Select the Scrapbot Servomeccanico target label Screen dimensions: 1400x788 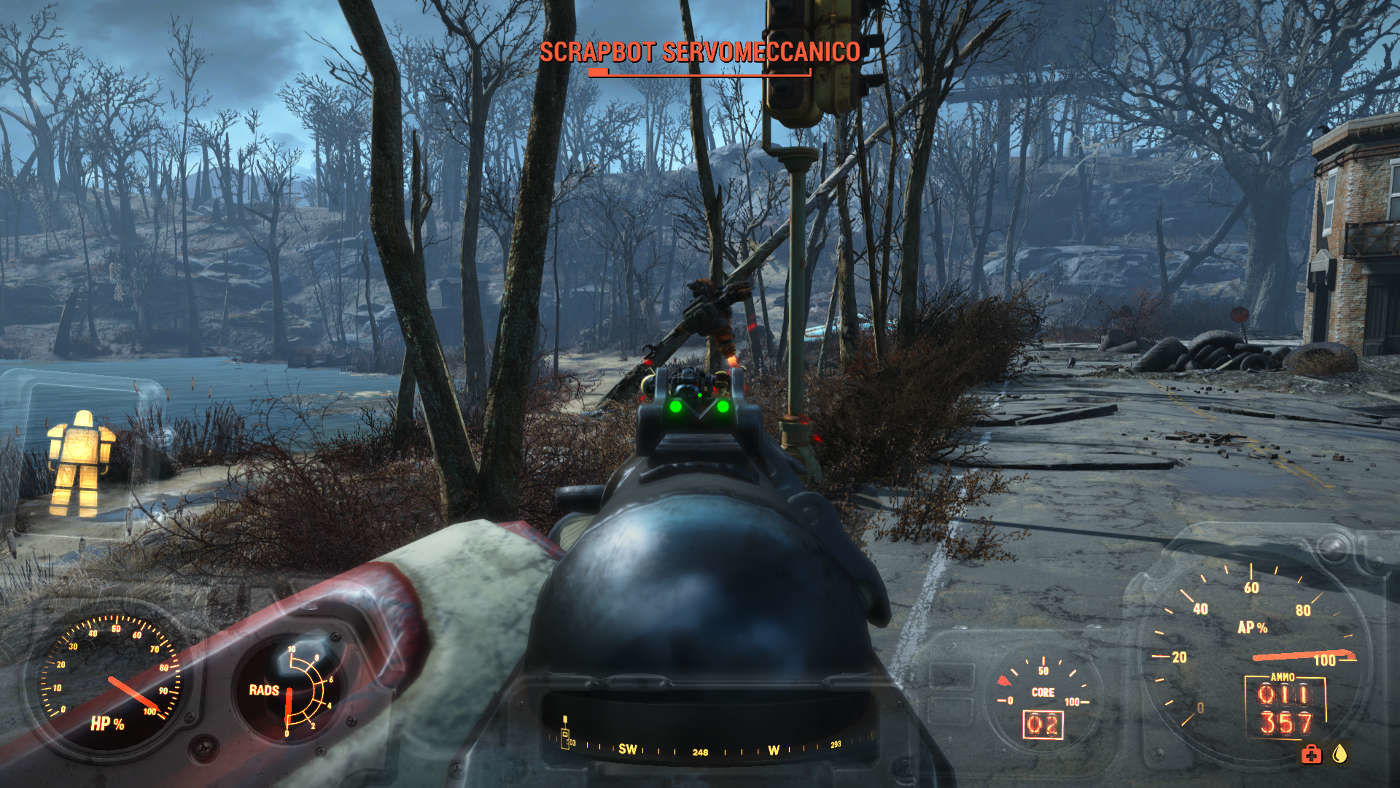tap(700, 52)
